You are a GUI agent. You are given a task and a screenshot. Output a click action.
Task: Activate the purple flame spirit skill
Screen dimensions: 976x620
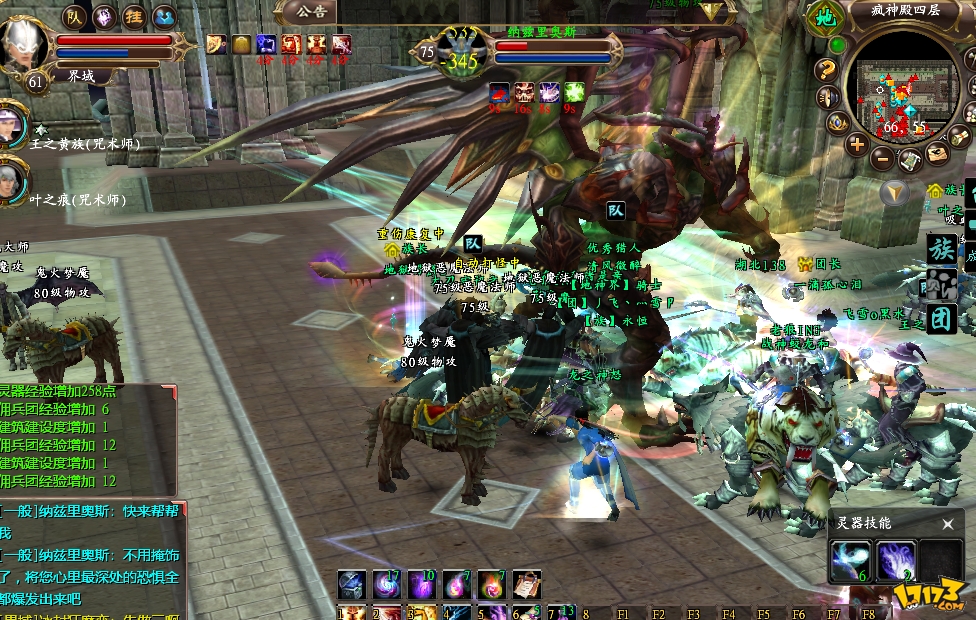[896, 561]
